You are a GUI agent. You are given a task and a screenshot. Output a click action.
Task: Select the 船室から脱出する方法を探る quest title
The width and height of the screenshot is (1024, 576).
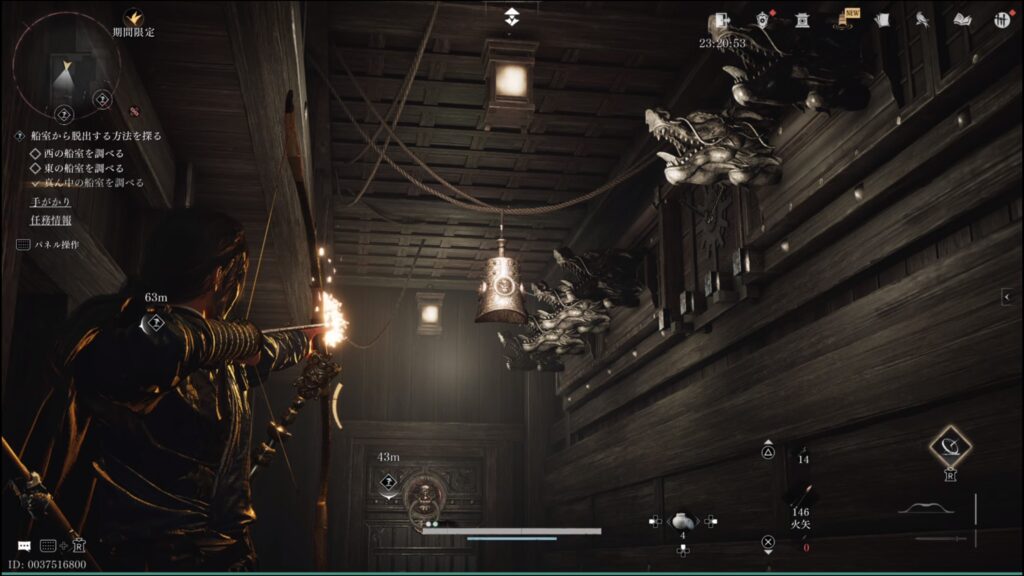pyautogui.click(x=95, y=136)
